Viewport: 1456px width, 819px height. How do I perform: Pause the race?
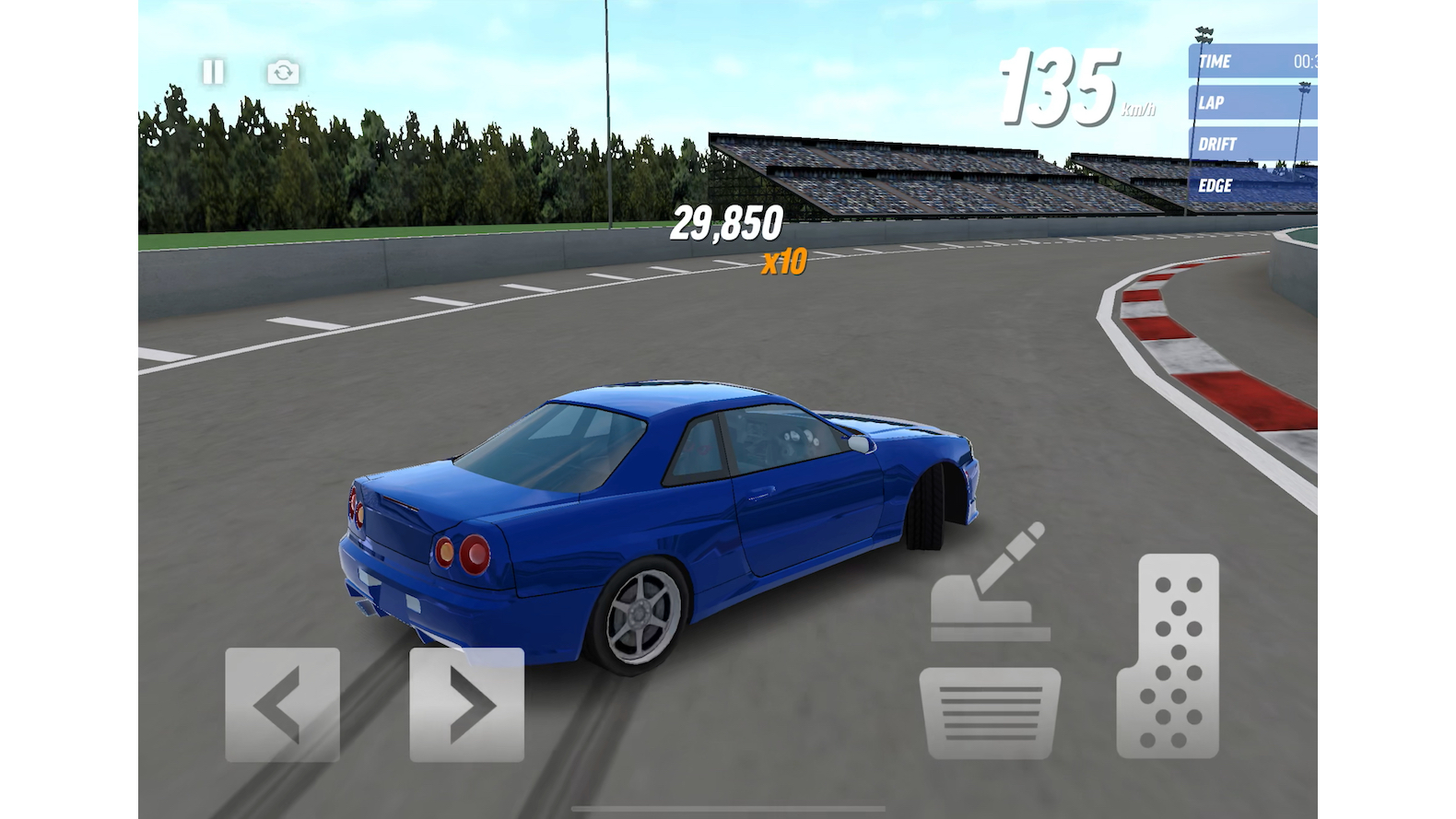tap(213, 72)
